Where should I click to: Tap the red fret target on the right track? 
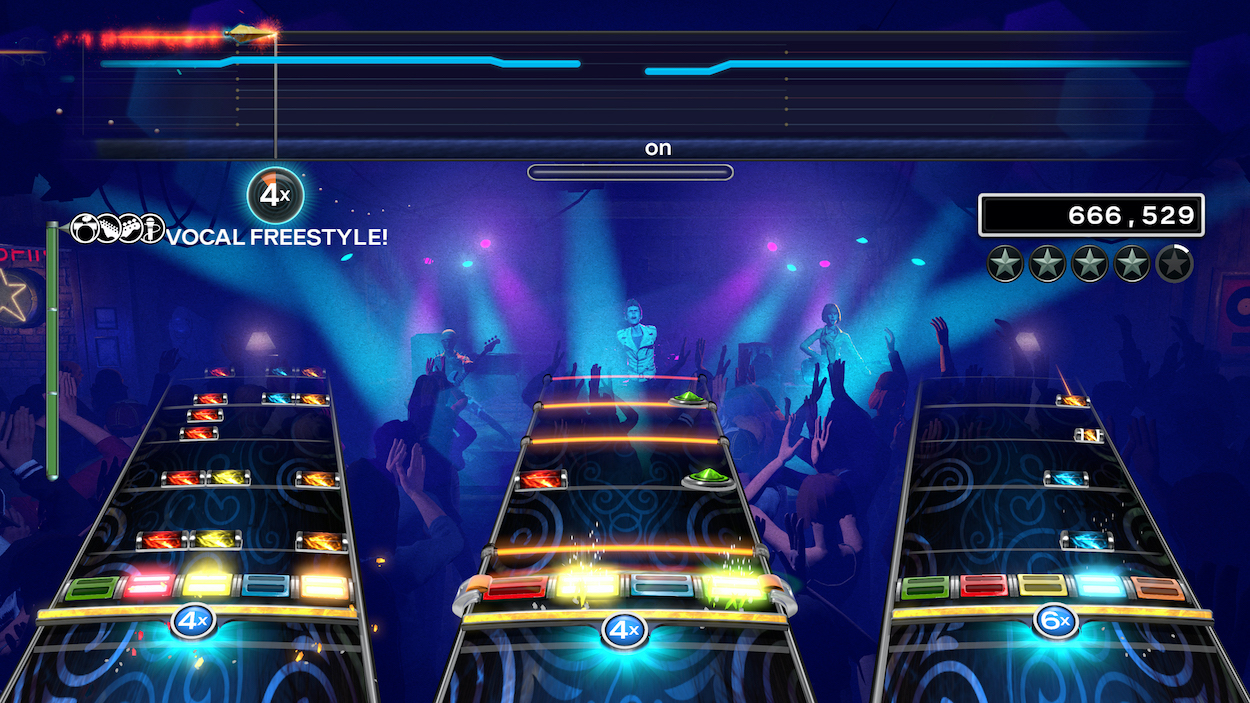[984, 587]
